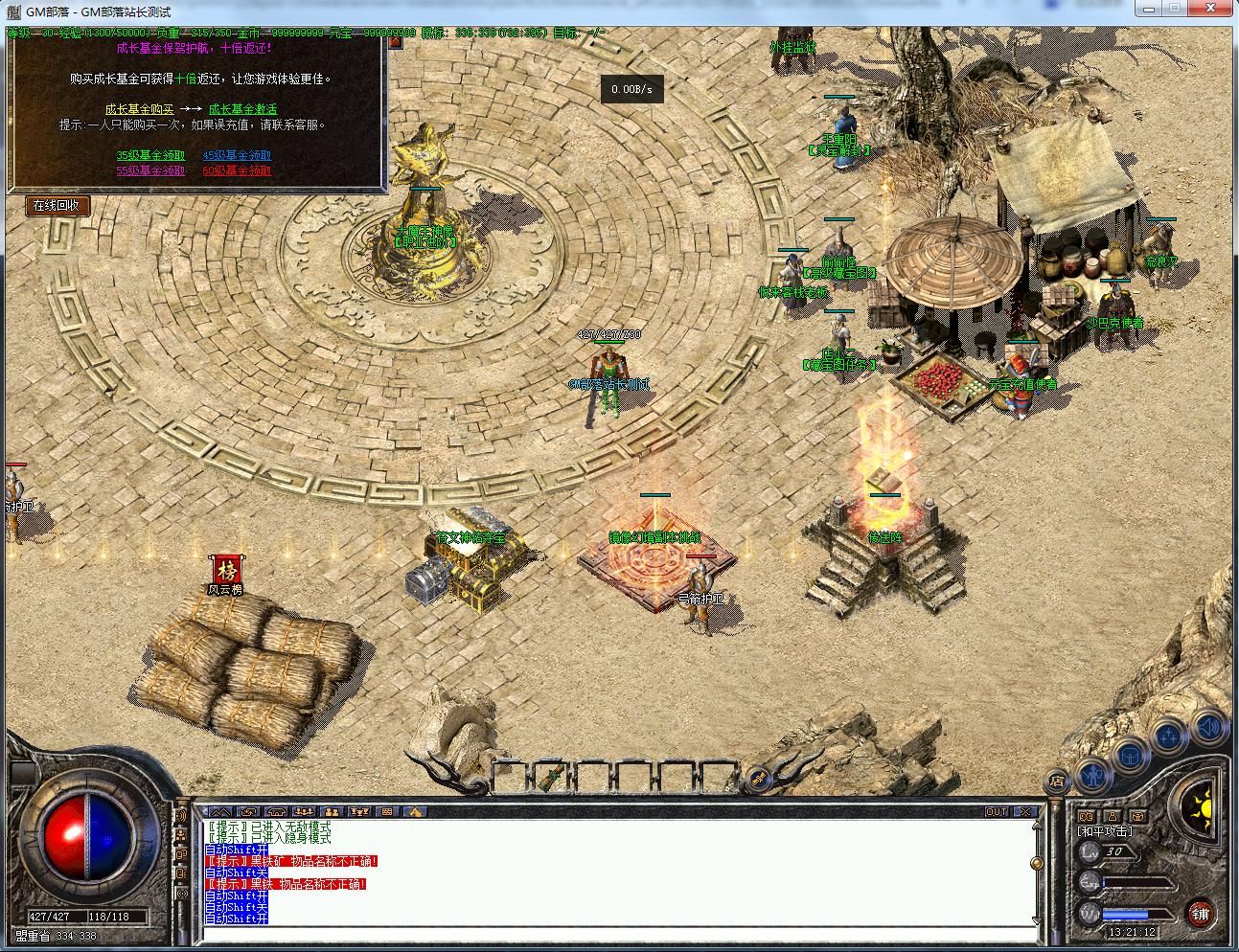Screen dimensions: 1239x952
Task: Claim the 35级基金领取 reward
Action: point(150,155)
